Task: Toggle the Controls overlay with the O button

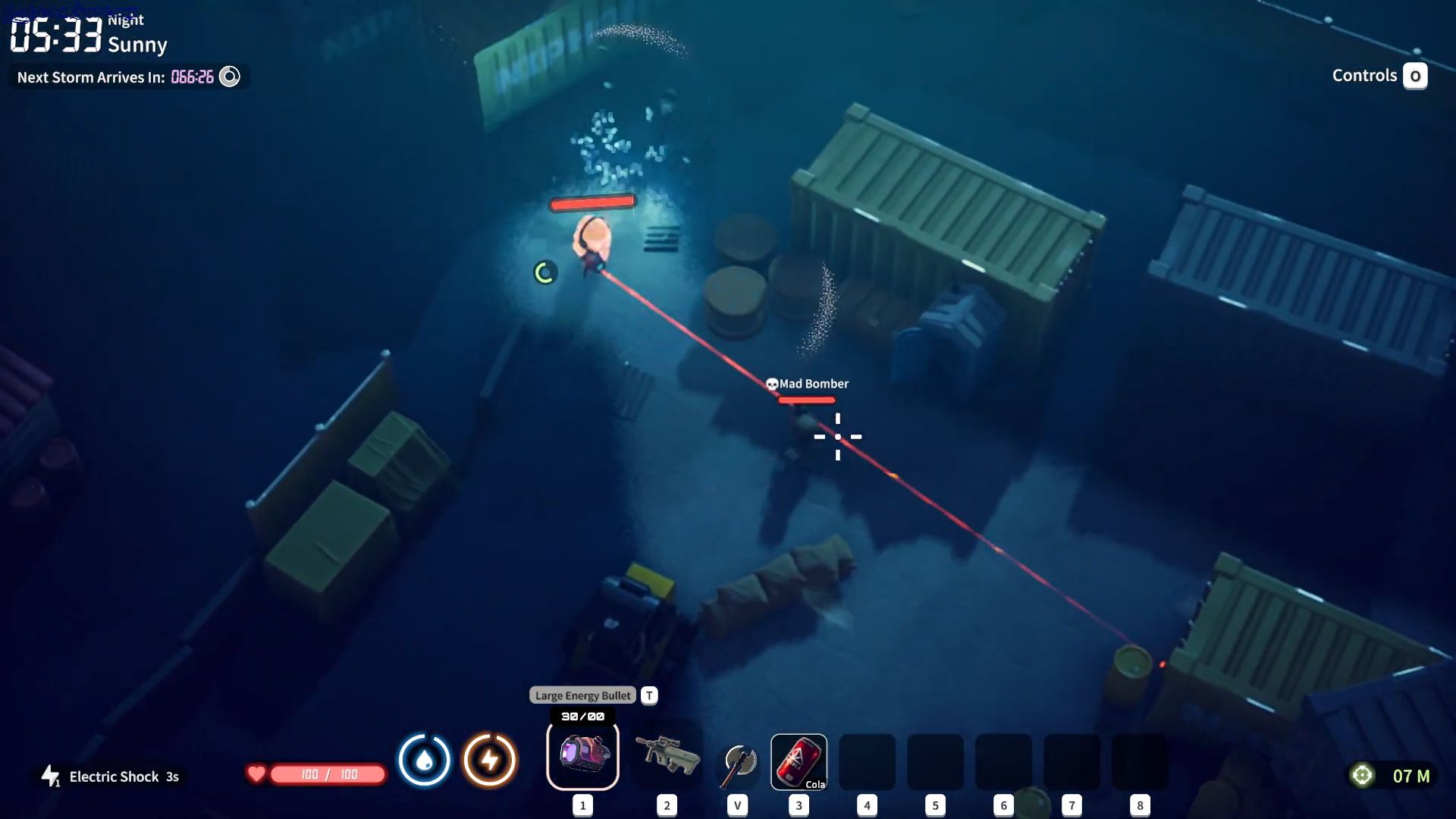Action: pyautogui.click(x=1415, y=75)
